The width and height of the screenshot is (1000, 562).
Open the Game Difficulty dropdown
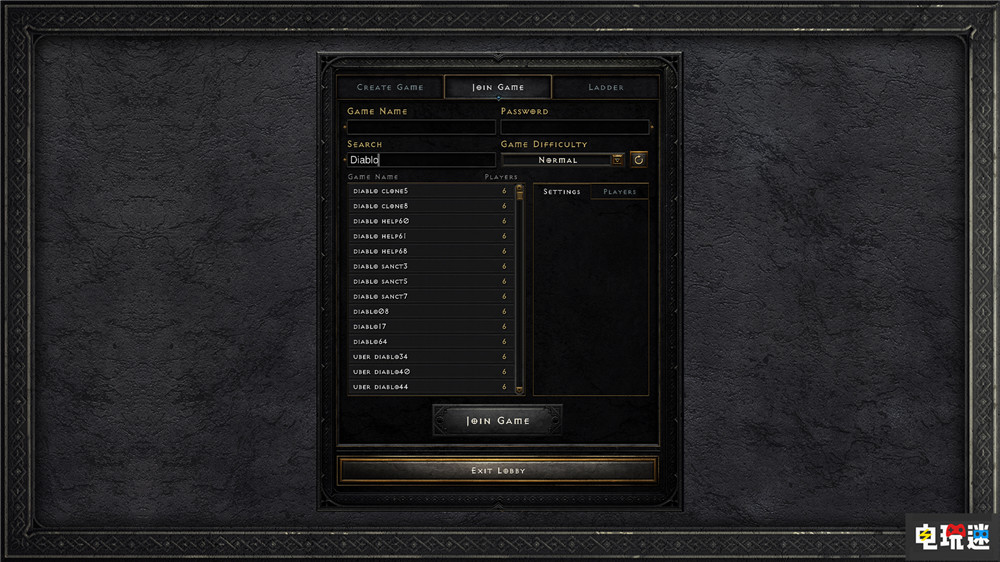pyautogui.click(x=618, y=160)
